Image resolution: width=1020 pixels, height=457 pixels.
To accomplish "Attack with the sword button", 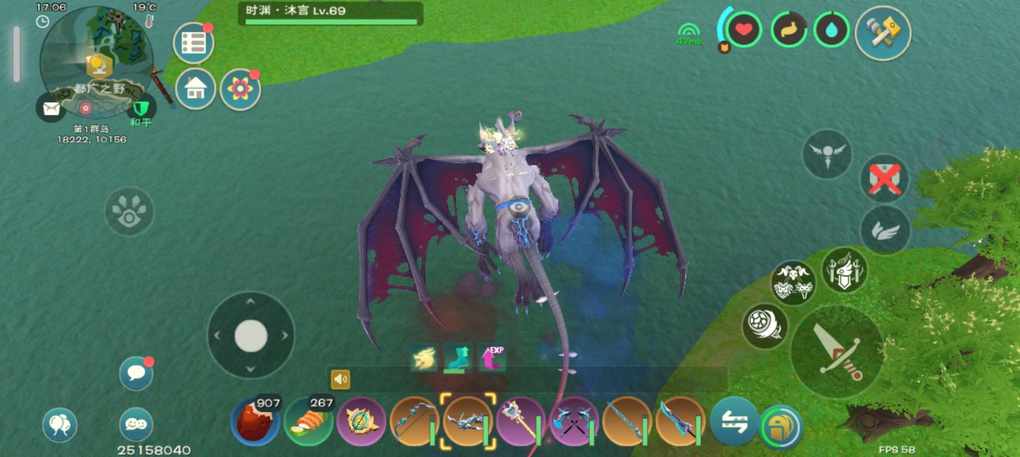I will tap(836, 351).
